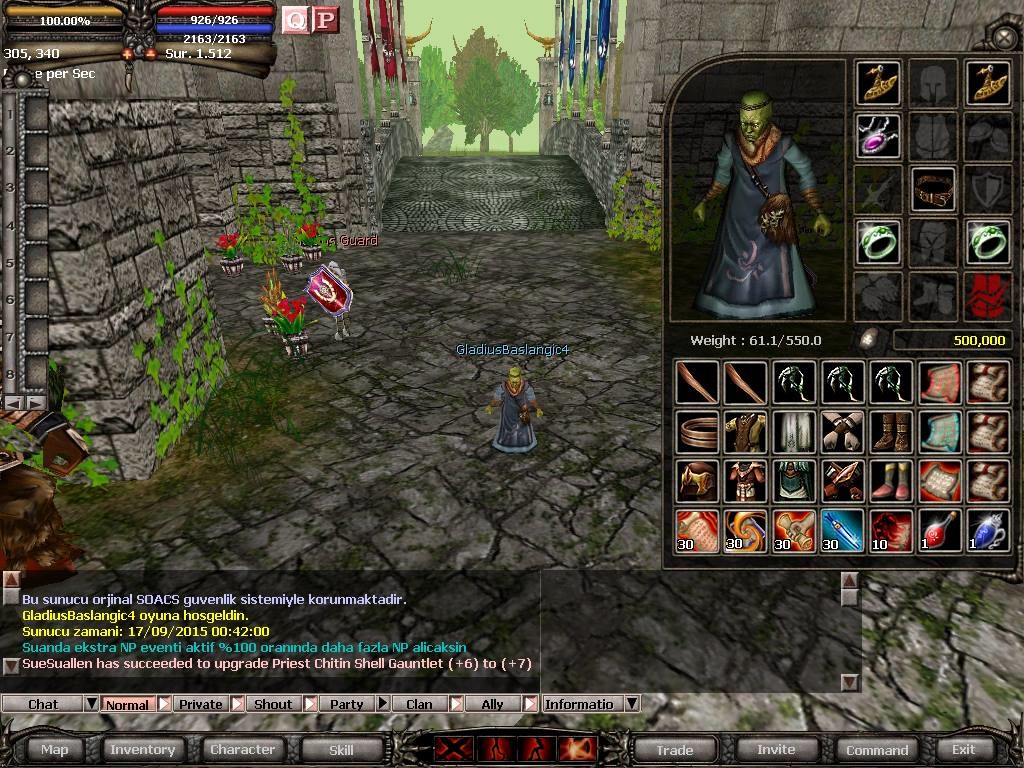Viewport: 1024px width, 768px height.
Task: Click the pink Q button
Action: pos(295,20)
